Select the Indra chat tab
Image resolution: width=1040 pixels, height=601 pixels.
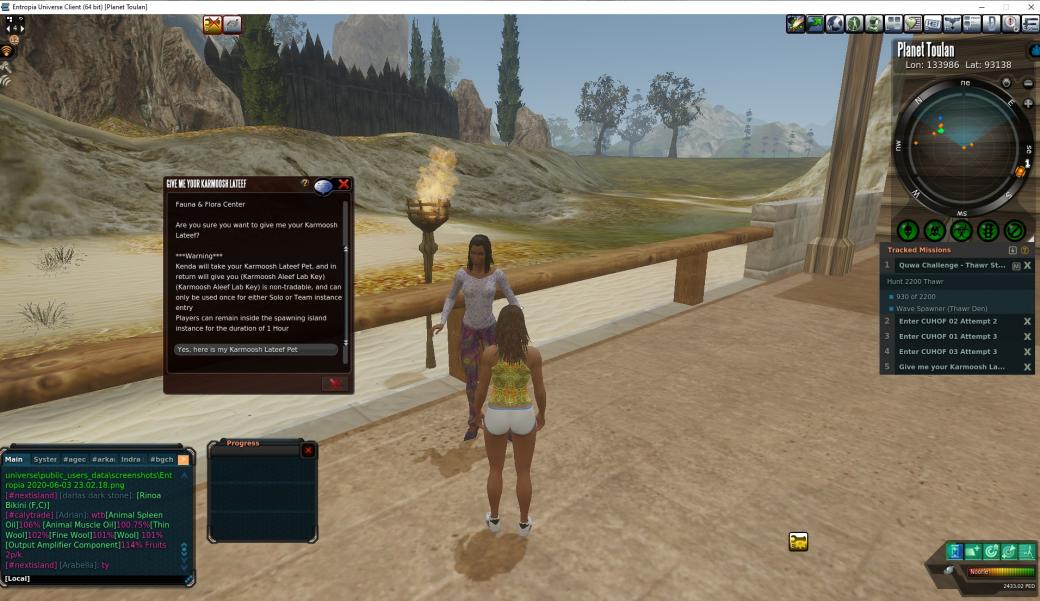[131, 459]
